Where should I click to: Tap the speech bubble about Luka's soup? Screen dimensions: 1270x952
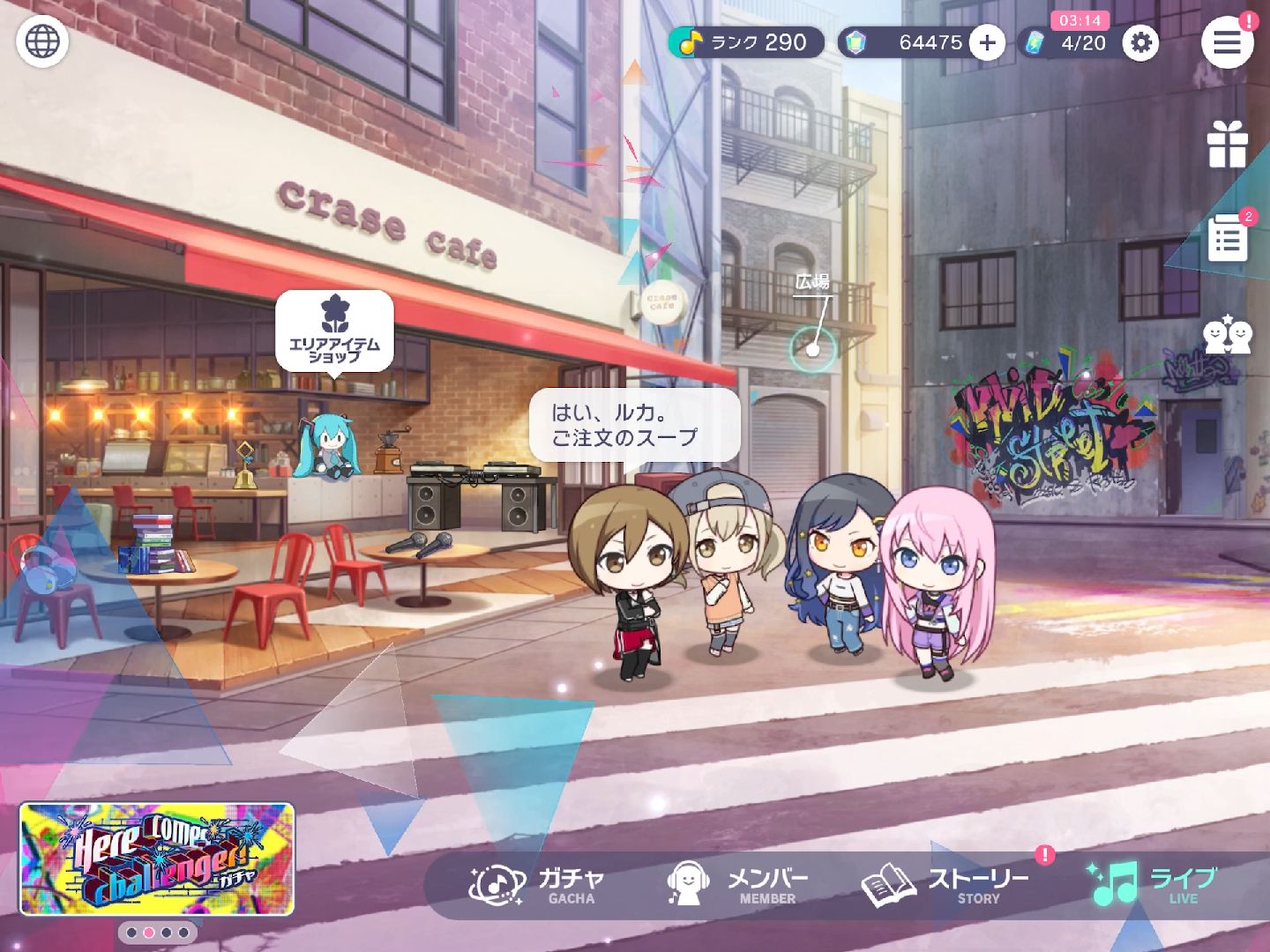coord(633,425)
